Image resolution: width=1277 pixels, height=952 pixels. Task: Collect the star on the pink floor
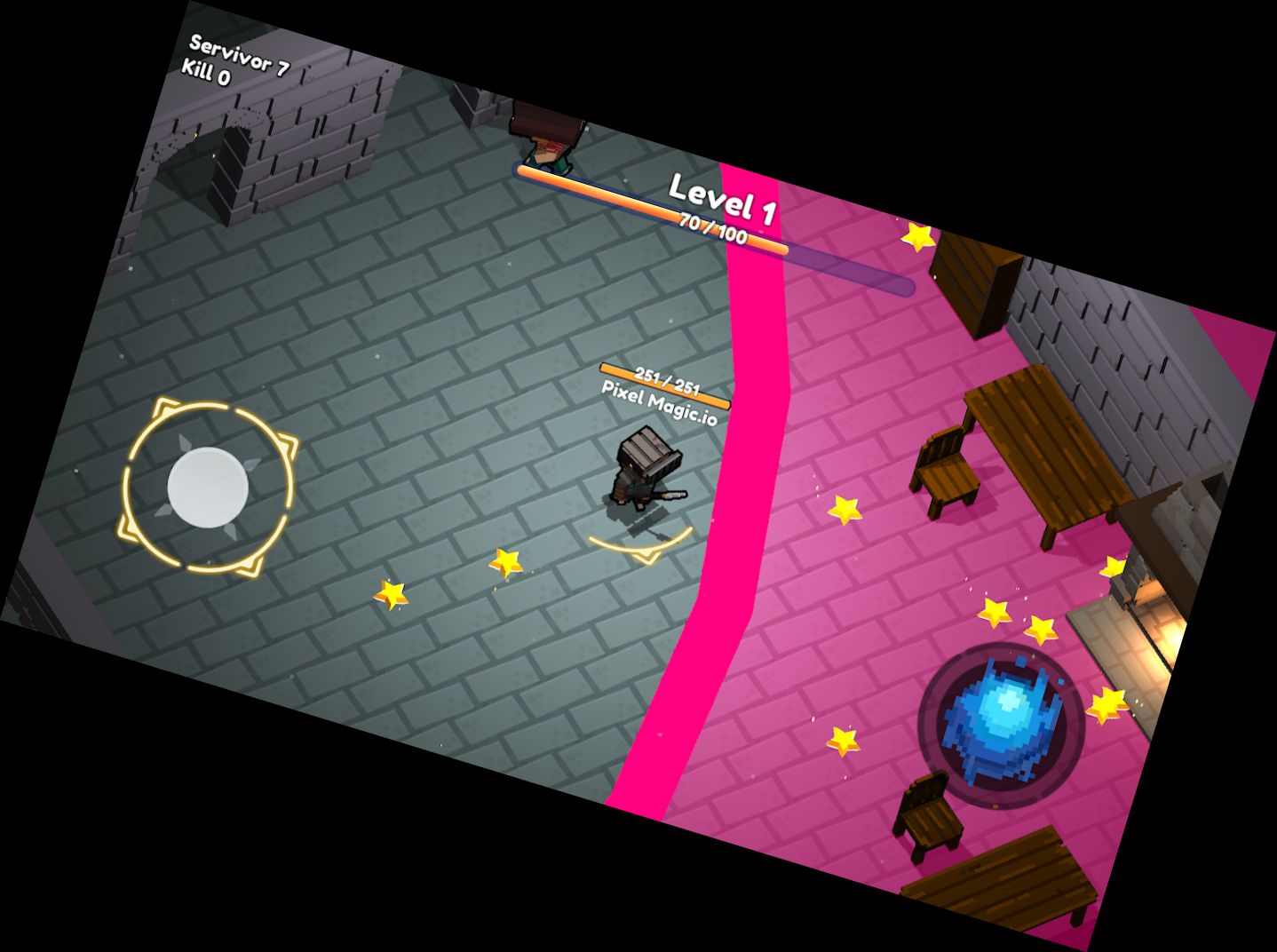click(x=846, y=511)
